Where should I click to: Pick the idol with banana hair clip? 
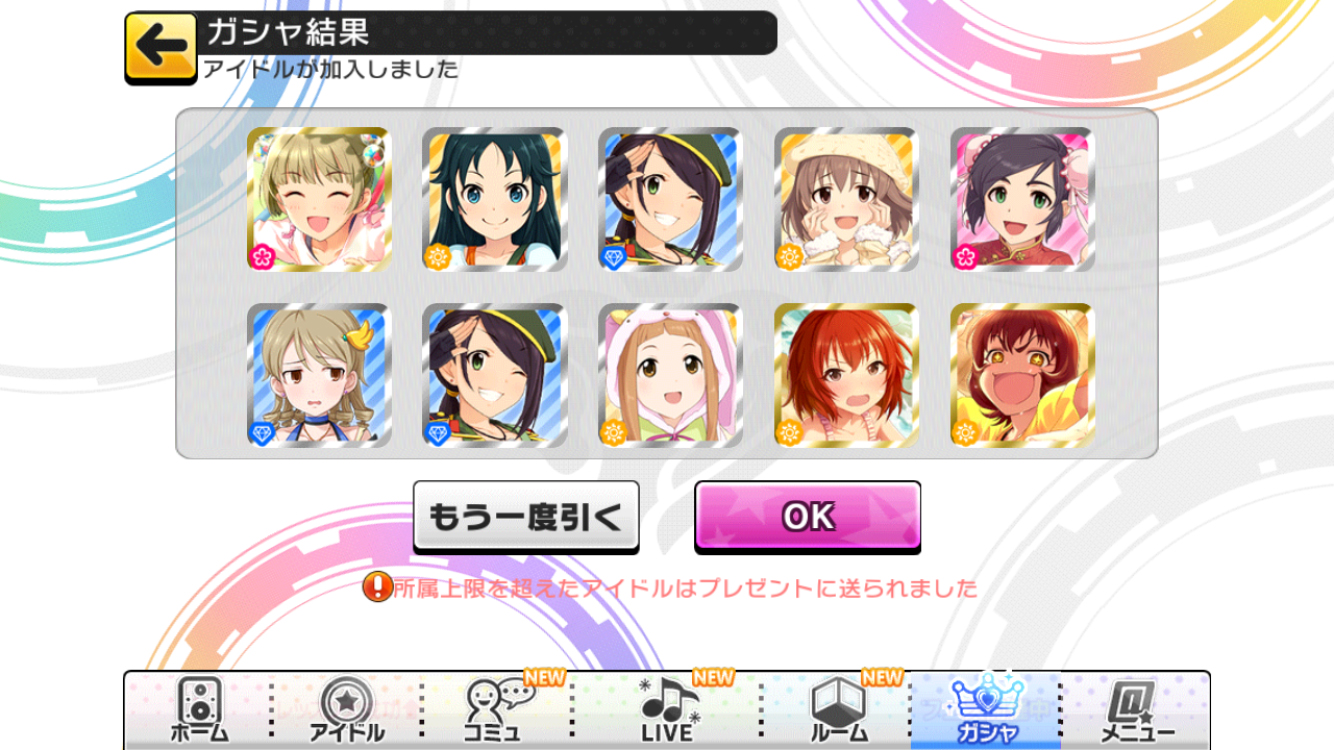click(319, 375)
